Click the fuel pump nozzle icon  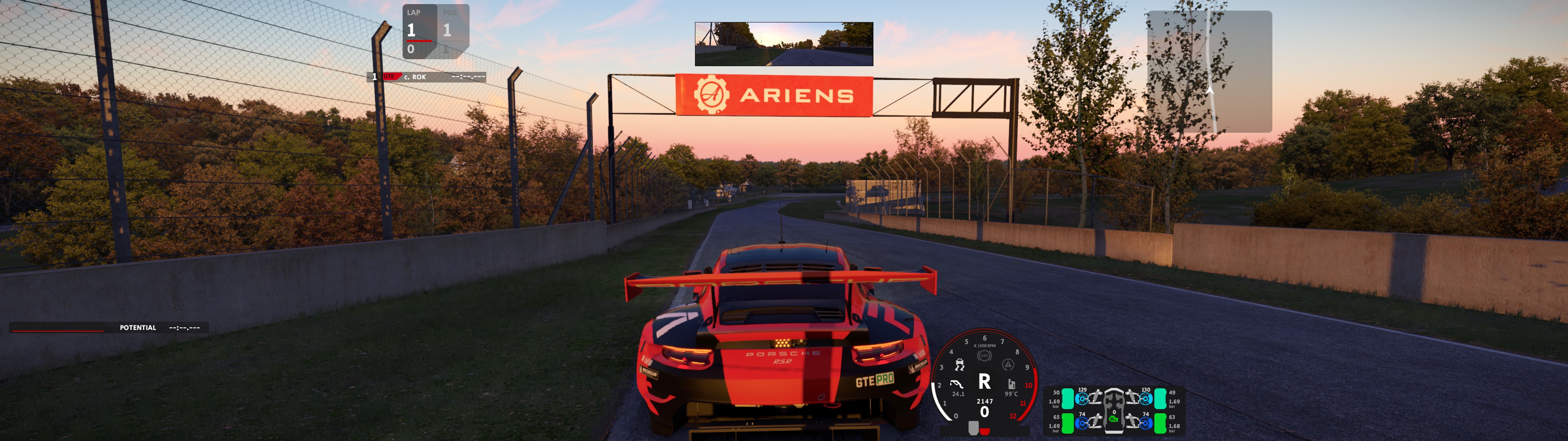(957, 384)
